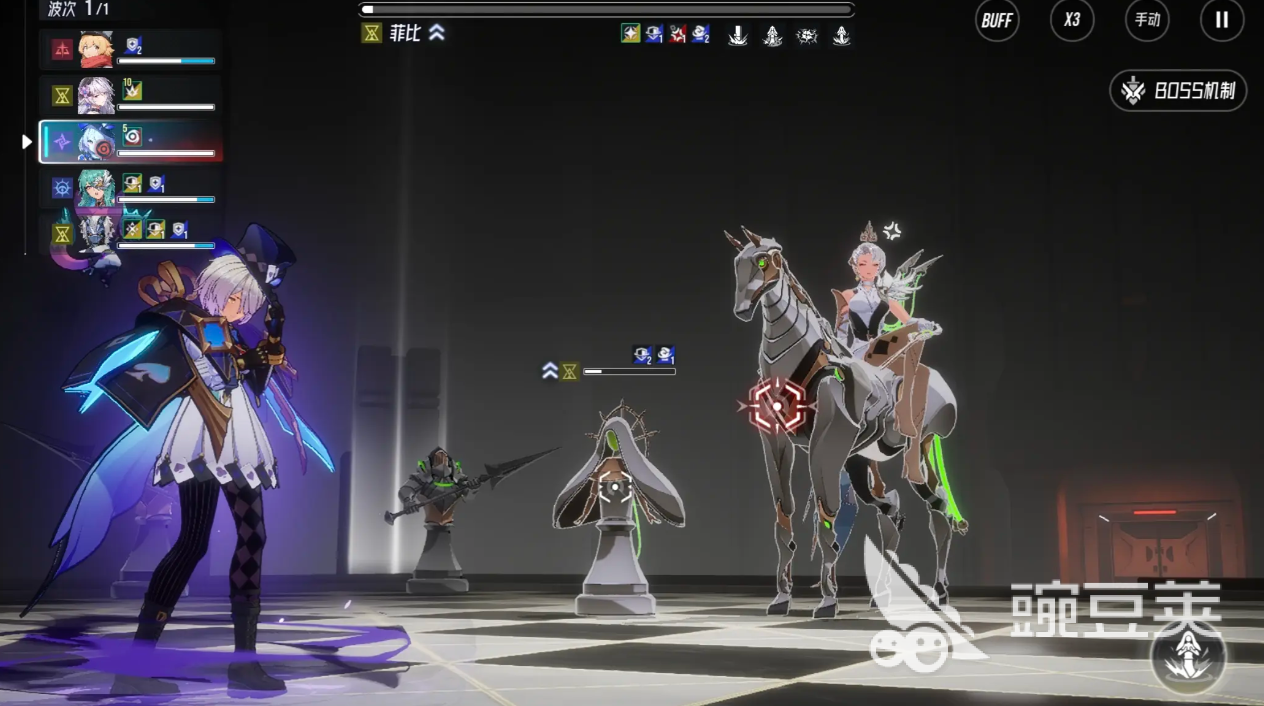Viewport: 1264px width, 706px height.
Task: Select the highlighted blue-hat active character row
Action: point(130,142)
